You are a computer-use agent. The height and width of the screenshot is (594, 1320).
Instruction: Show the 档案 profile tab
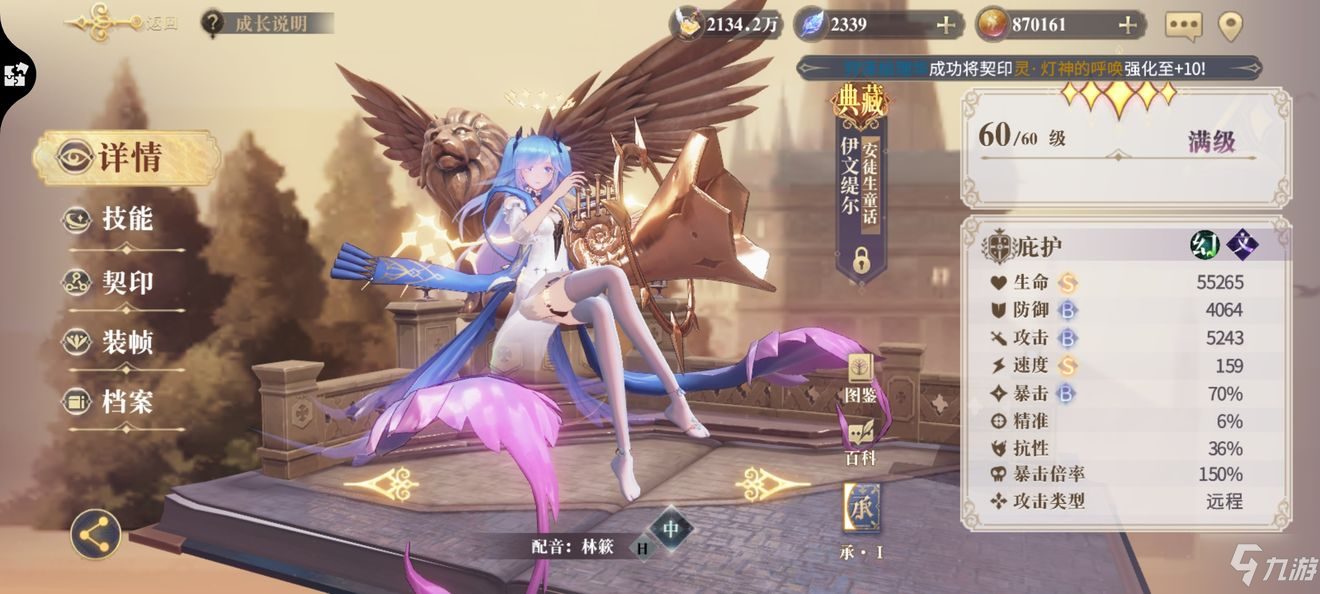(x=126, y=403)
